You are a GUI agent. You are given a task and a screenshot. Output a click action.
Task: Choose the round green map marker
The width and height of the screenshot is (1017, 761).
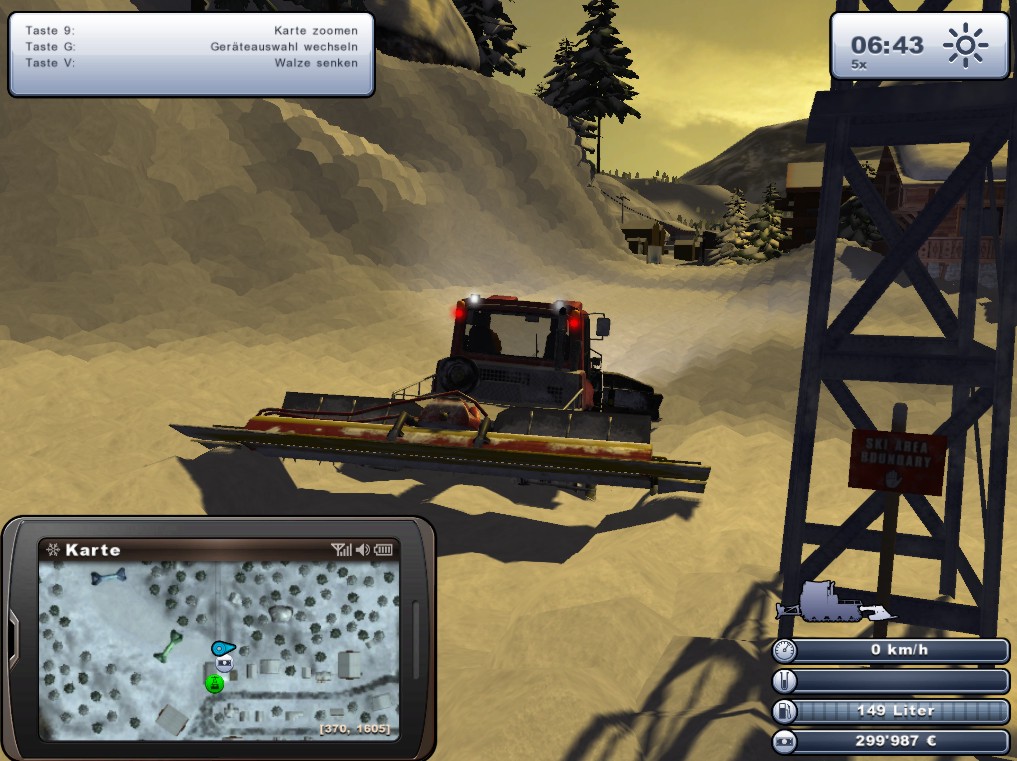coord(214,684)
